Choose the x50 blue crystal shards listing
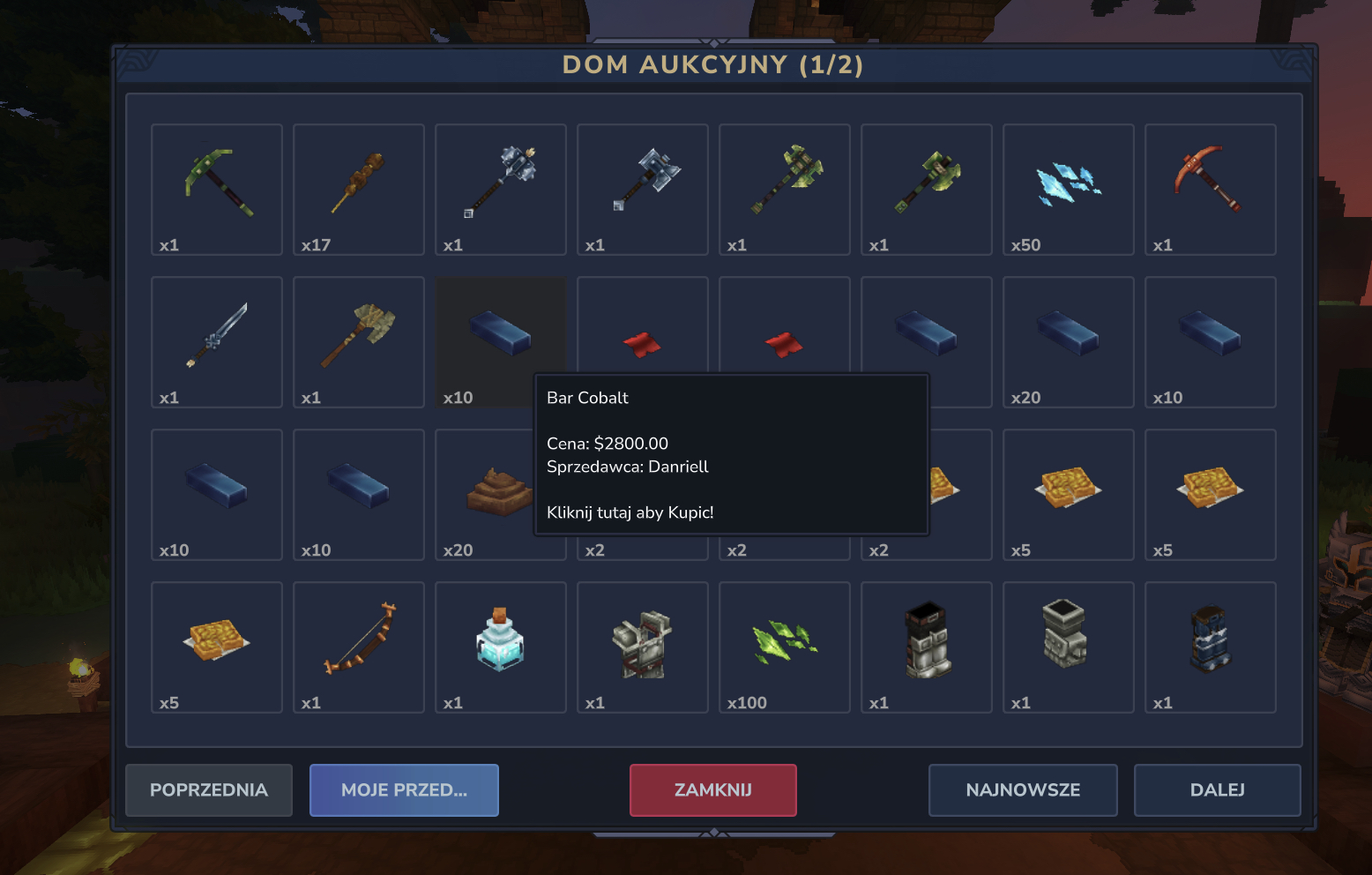This screenshot has height=875, width=1372. 1068,189
